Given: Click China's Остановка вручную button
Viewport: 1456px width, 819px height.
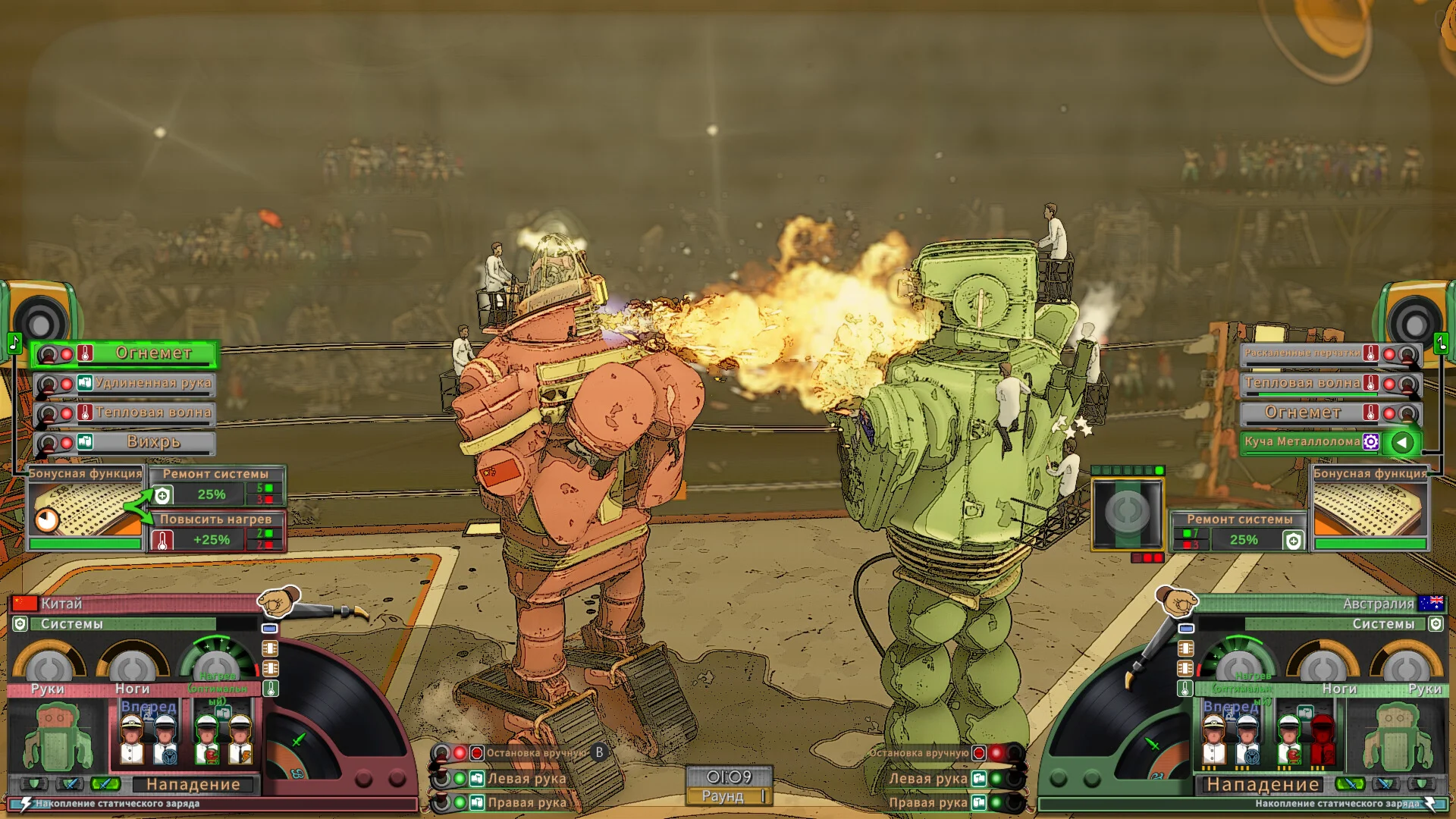Looking at the screenshot, I should 535,753.
